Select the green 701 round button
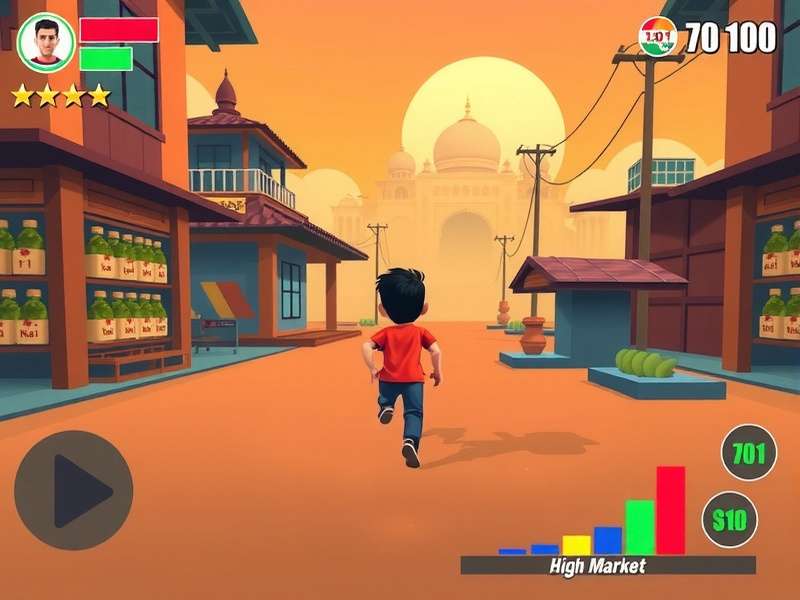Screen dimensions: 800x600 pyautogui.click(x=748, y=453)
